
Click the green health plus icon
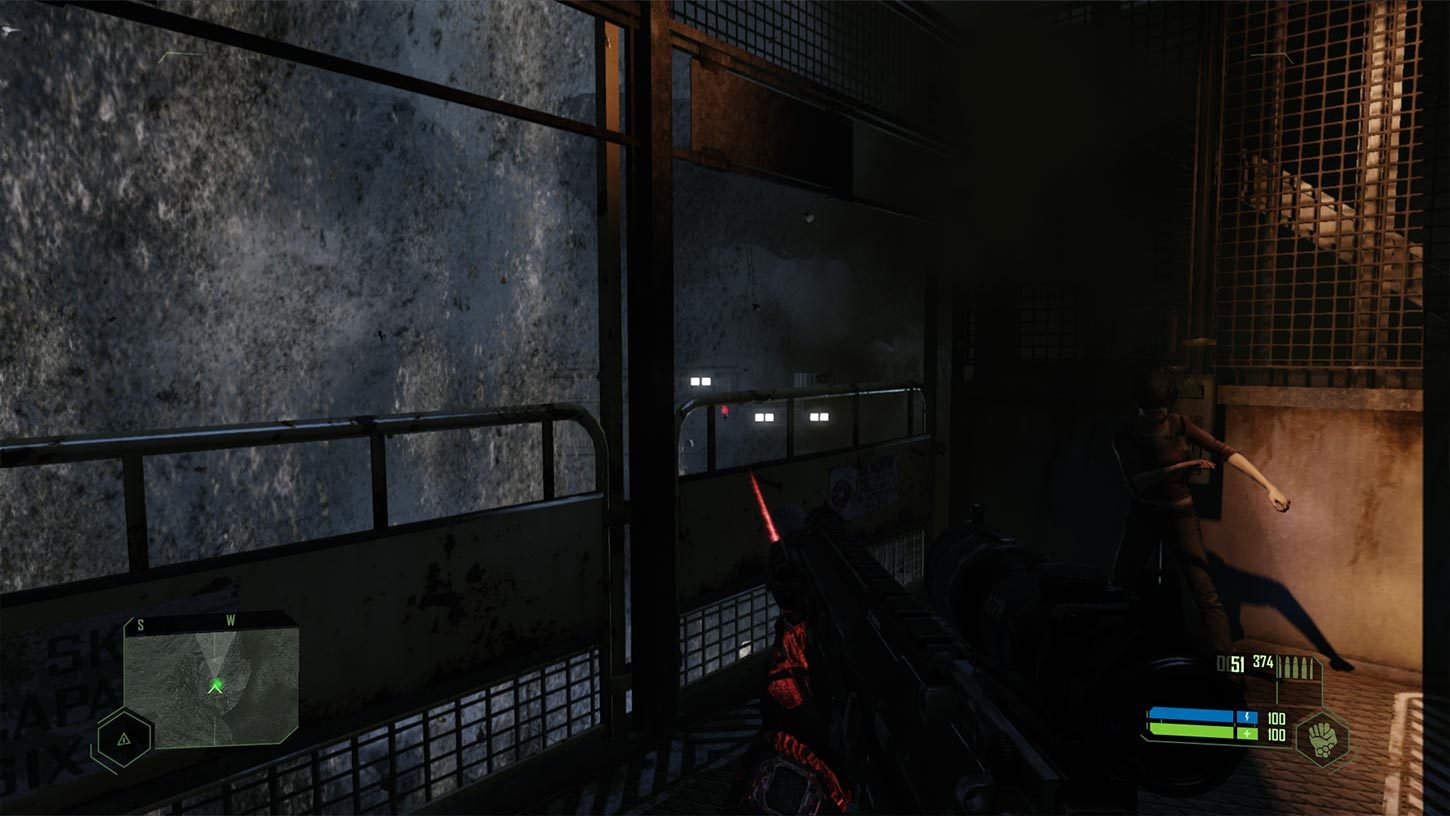click(x=1246, y=733)
